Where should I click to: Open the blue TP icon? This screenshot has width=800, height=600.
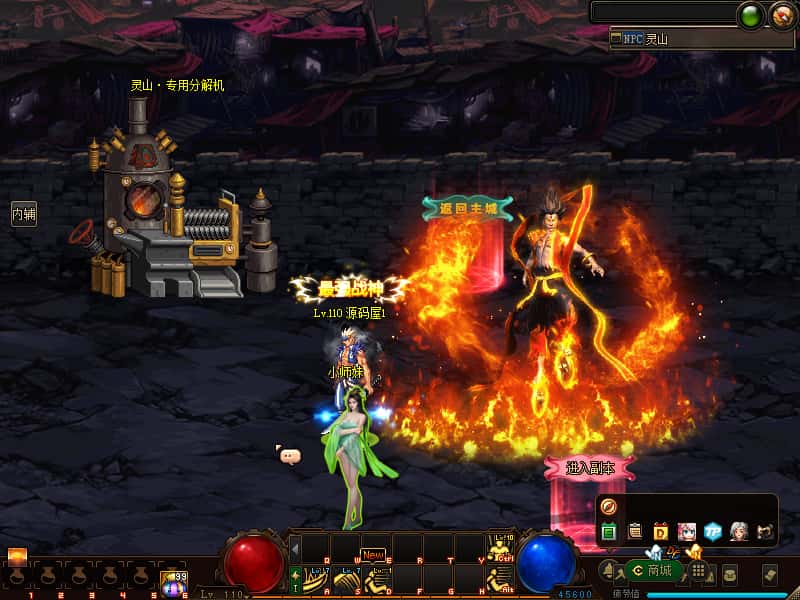pos(712,531)
